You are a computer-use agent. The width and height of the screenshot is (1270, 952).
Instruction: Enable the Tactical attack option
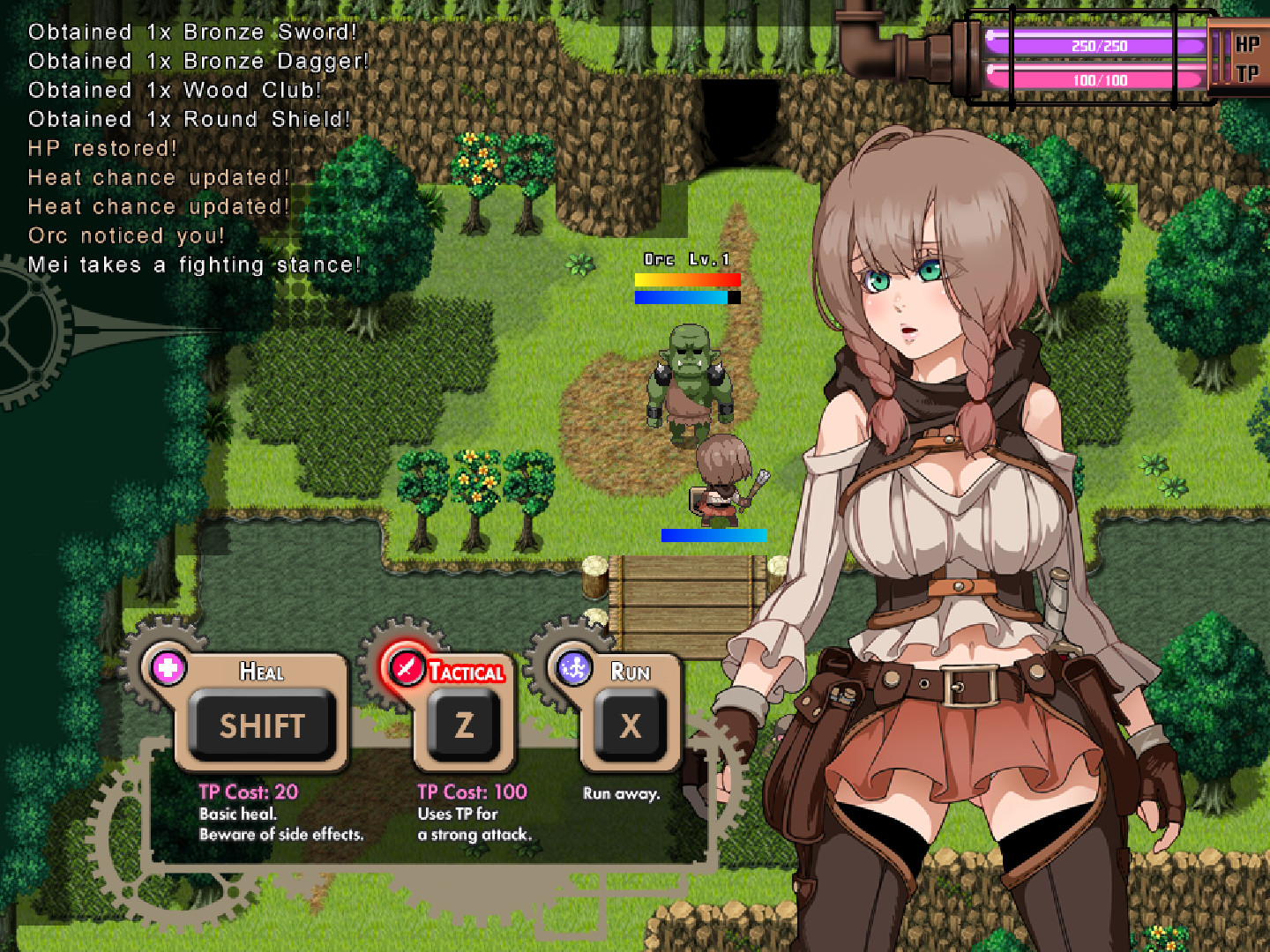tap(462, 724)
